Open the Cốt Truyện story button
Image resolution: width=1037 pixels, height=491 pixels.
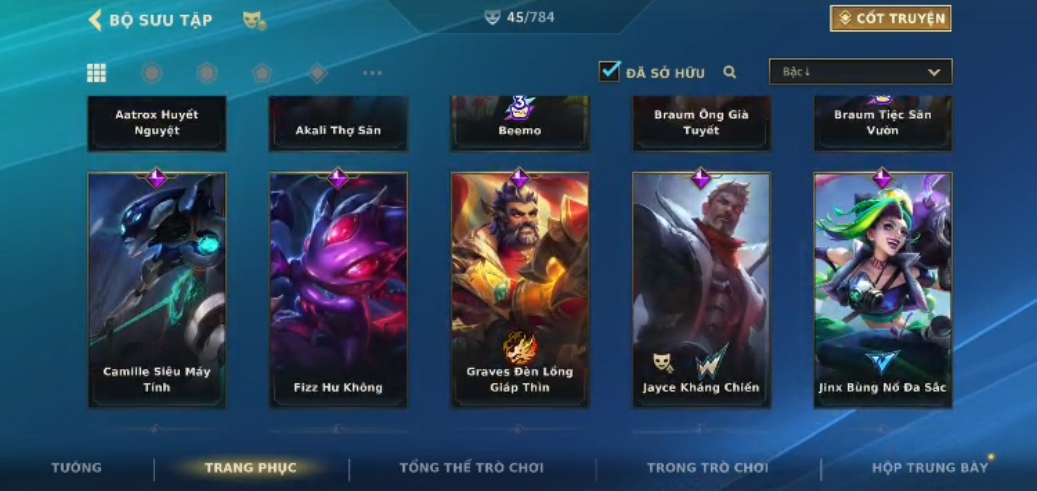click(x=890, y=18)
